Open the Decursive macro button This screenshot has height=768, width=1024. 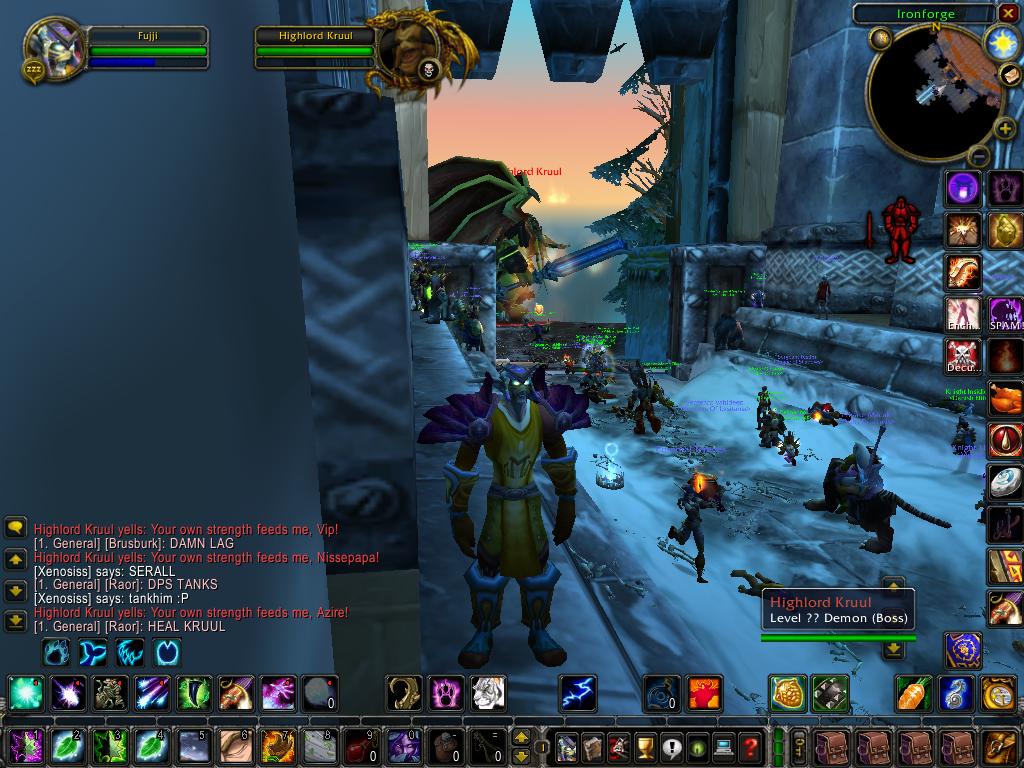(964, 356)
